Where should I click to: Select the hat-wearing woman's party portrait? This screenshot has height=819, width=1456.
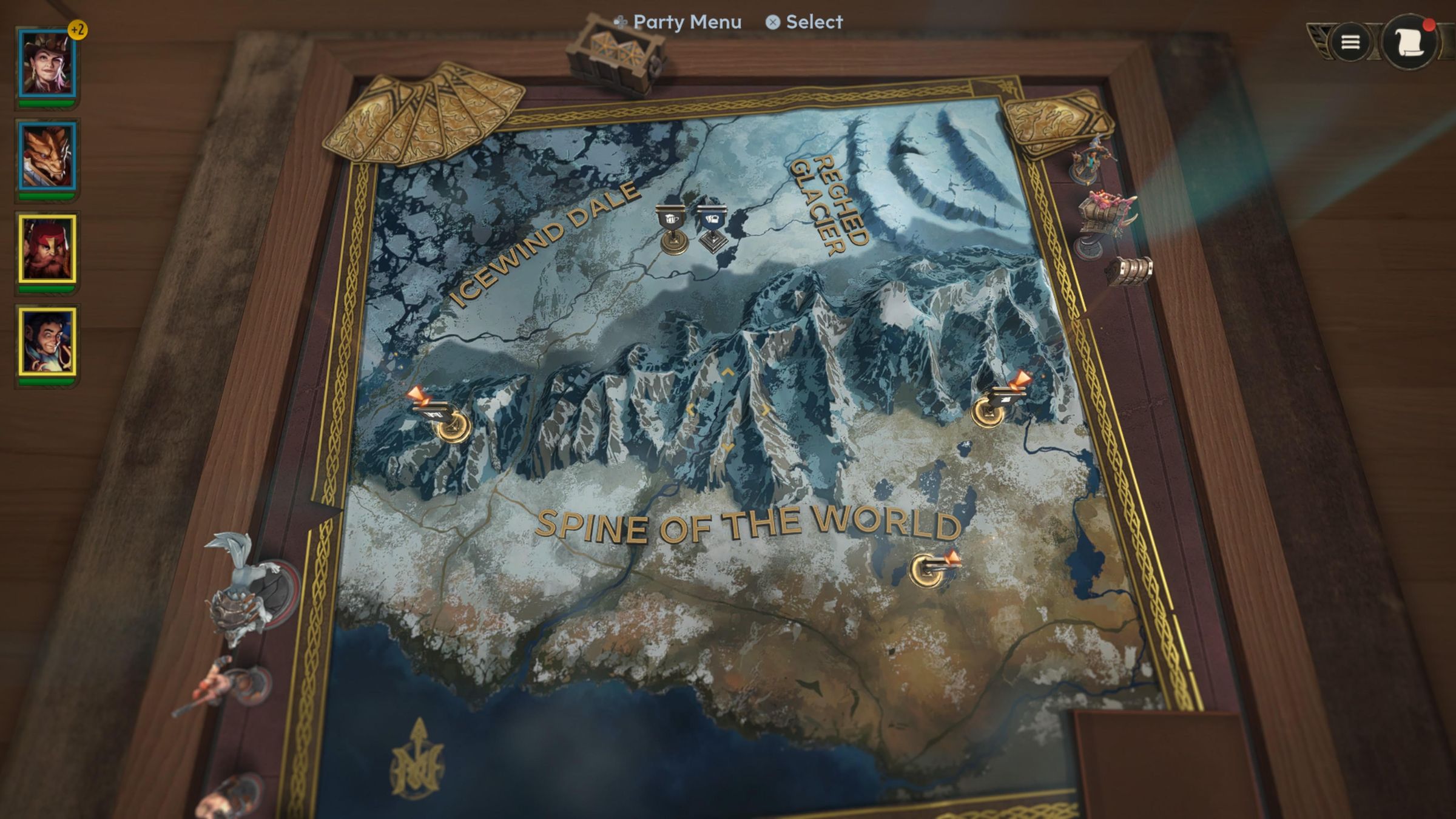coord(47,63)
